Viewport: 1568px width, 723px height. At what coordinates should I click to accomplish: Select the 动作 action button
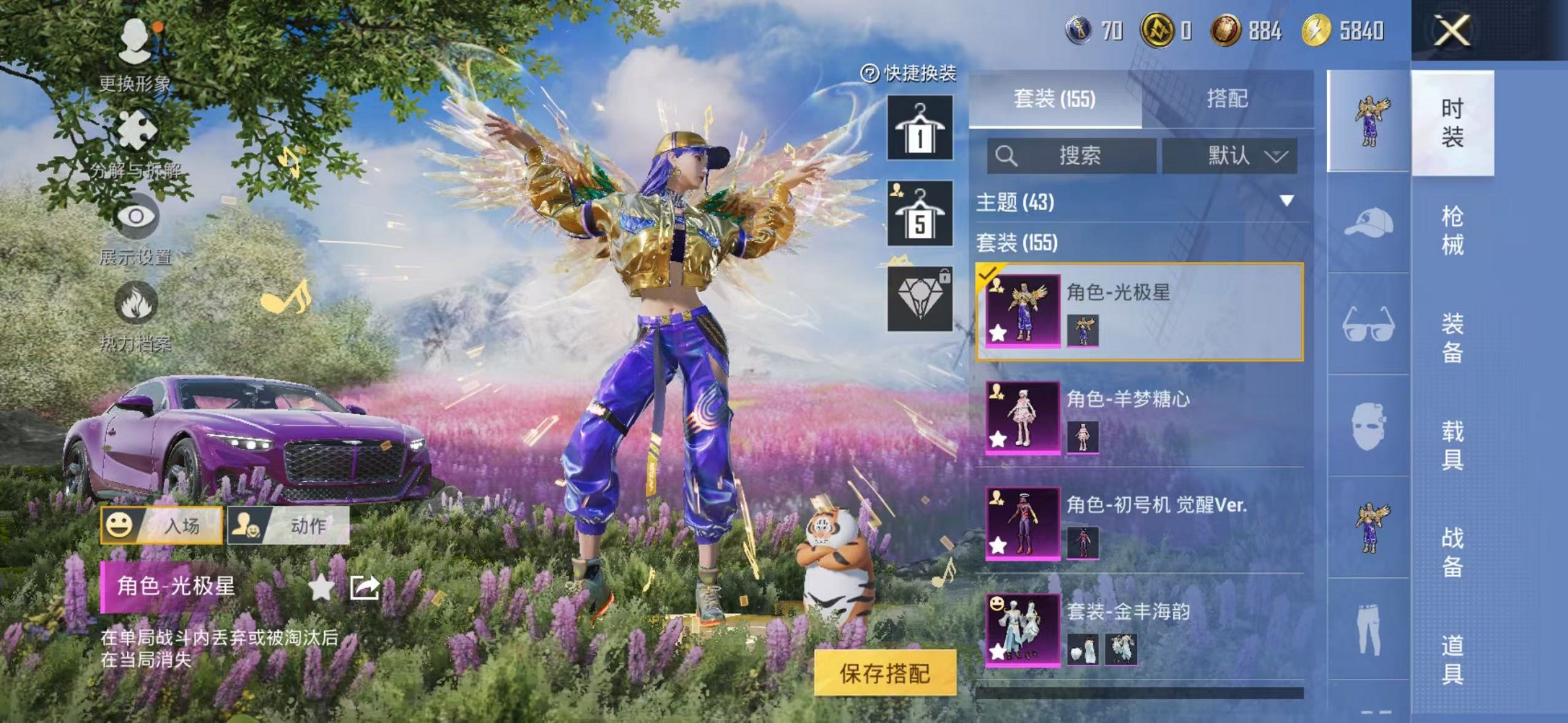[289, 525]
